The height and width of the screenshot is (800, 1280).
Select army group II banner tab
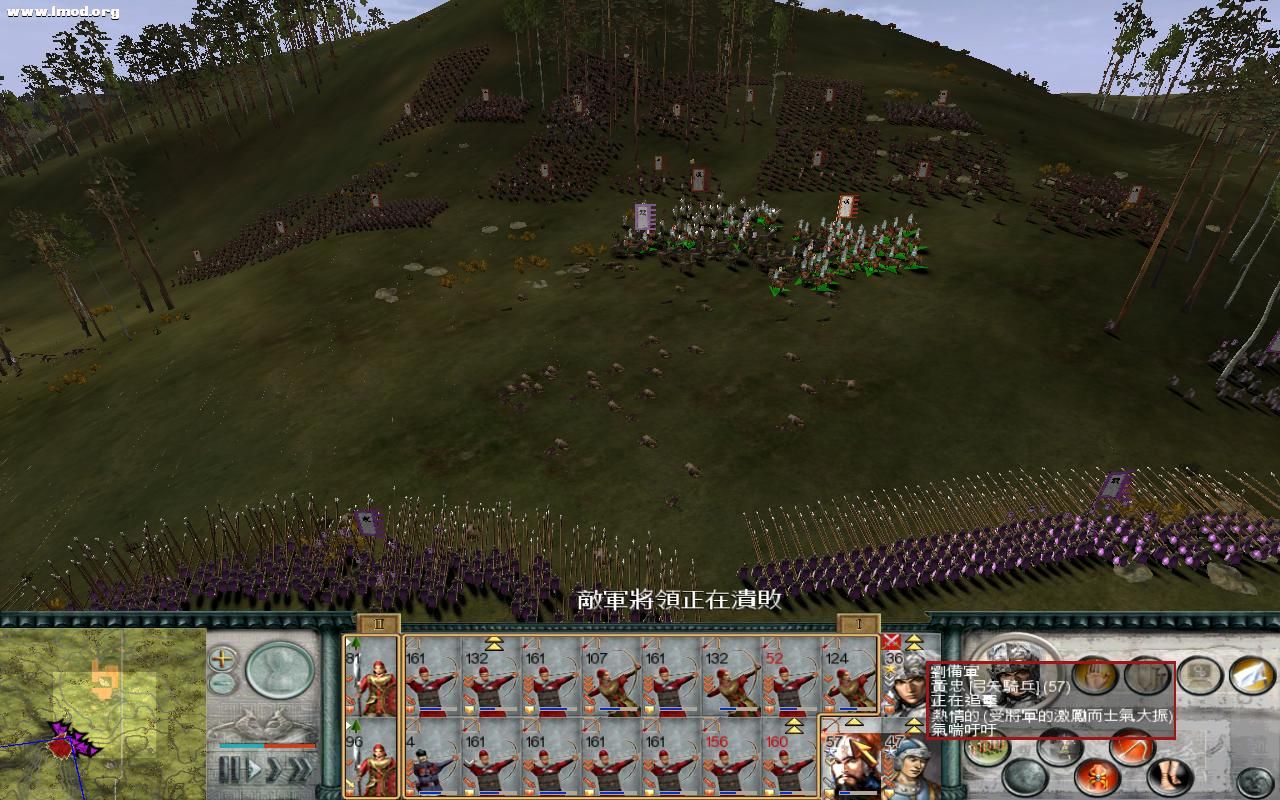377,624
